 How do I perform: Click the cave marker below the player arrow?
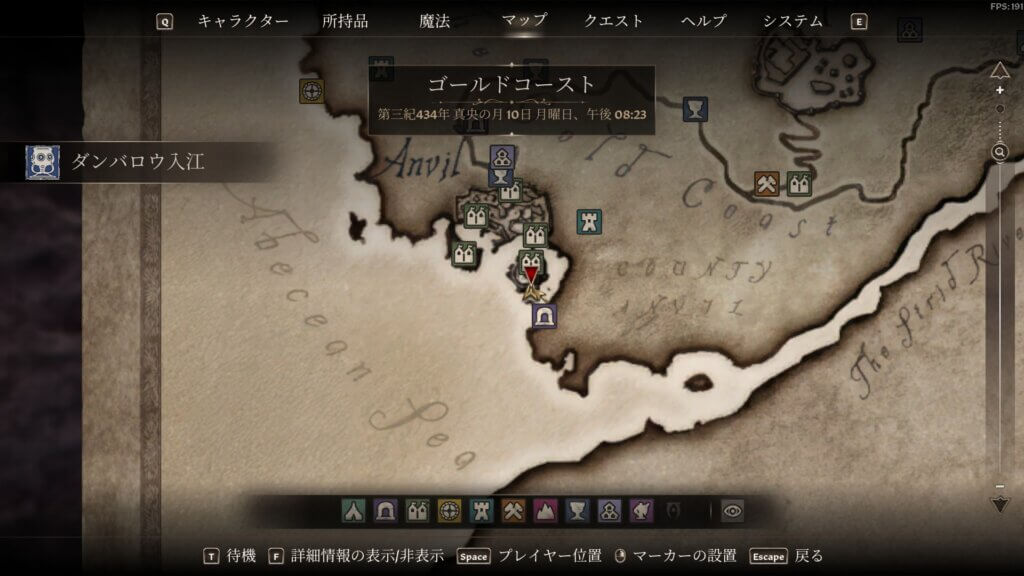pyautogui.click(x=544, y=316)
